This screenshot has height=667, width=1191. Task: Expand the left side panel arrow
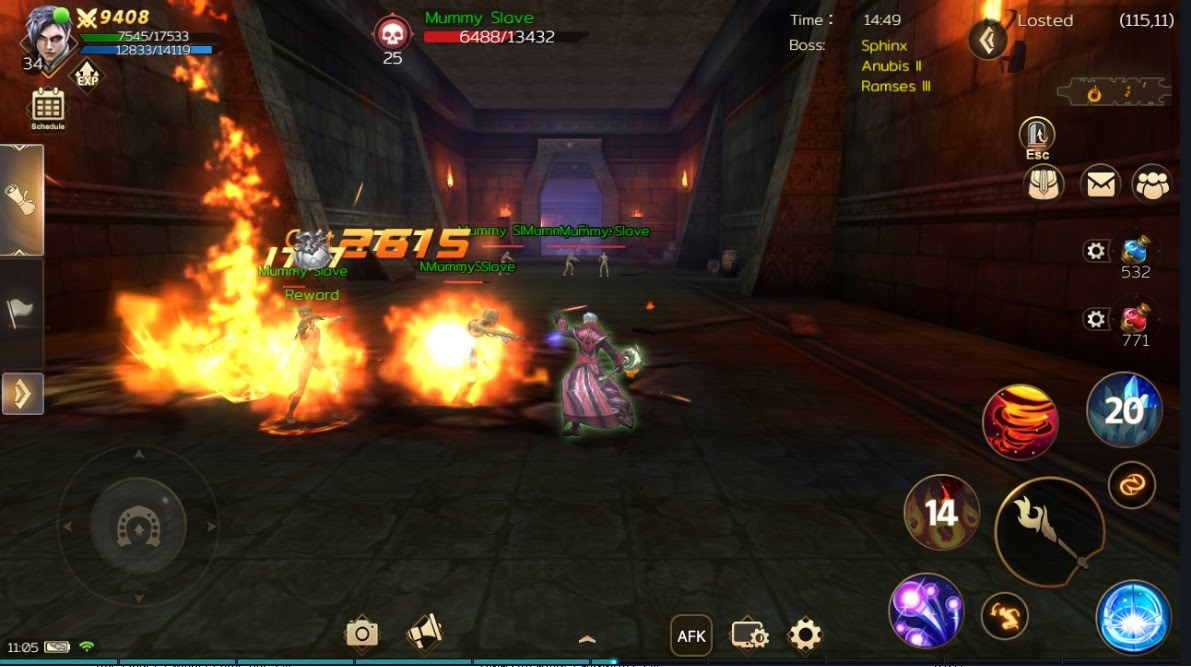click(21, 394)
